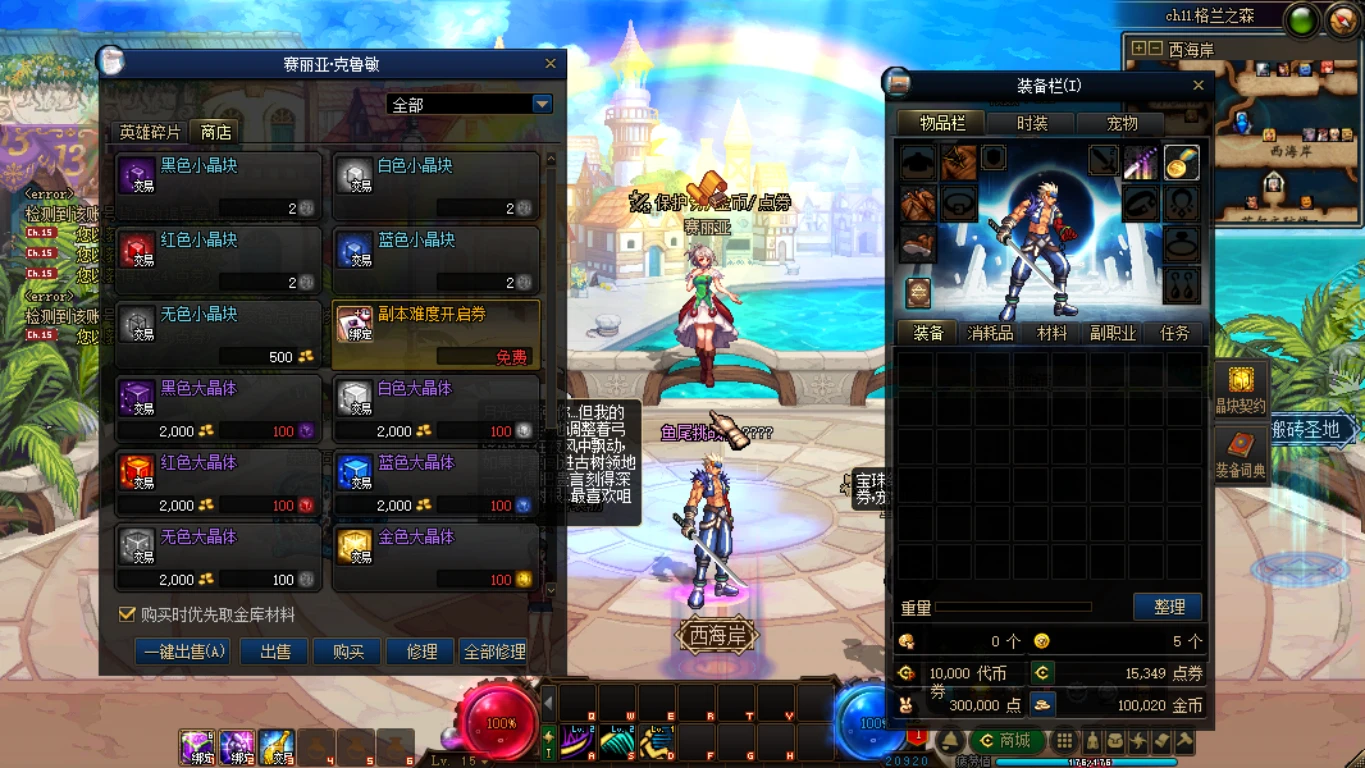Choose the 金色大晶体 shop item
This screenshot has height=768, width=1365.
[435, 557]
